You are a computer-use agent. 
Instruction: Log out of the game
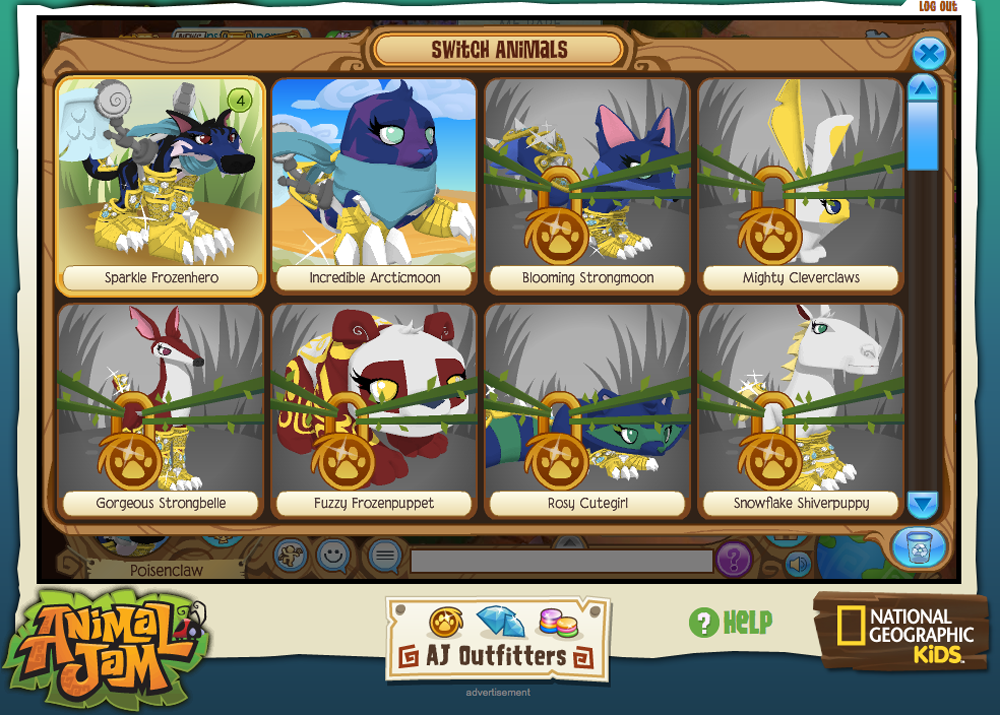[937, 7]
